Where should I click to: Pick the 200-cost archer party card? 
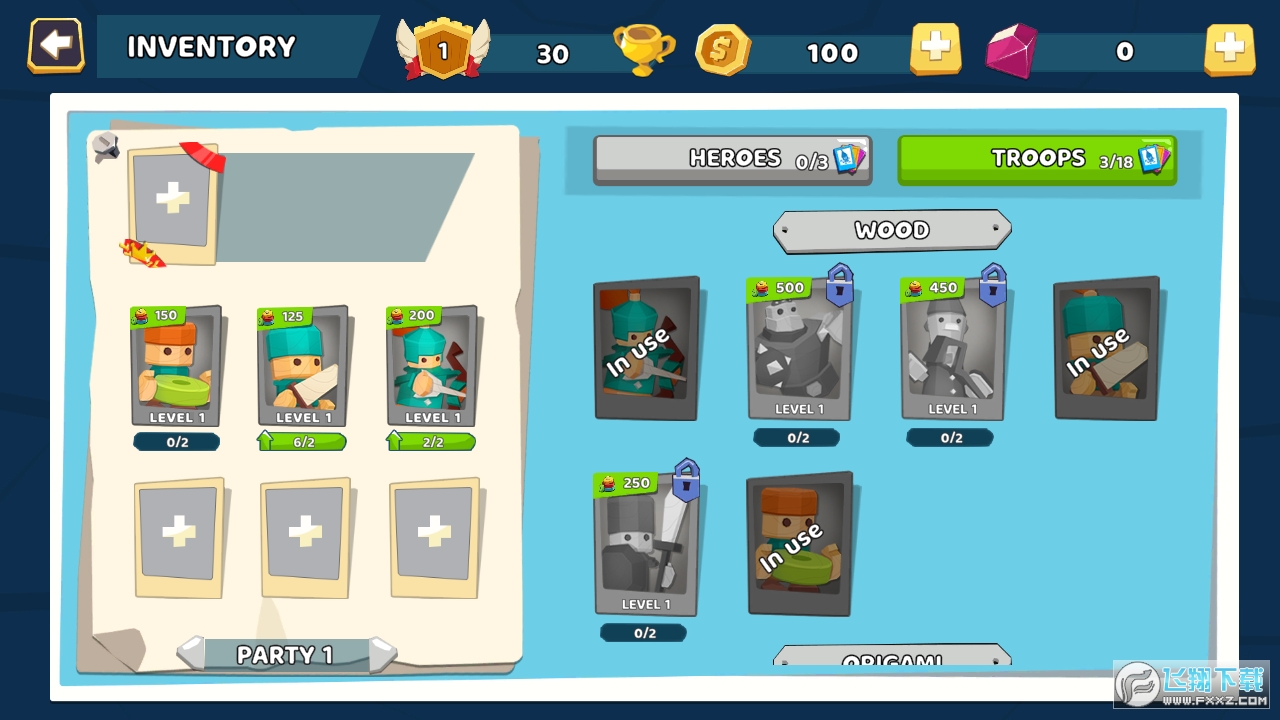click(431, 367)
